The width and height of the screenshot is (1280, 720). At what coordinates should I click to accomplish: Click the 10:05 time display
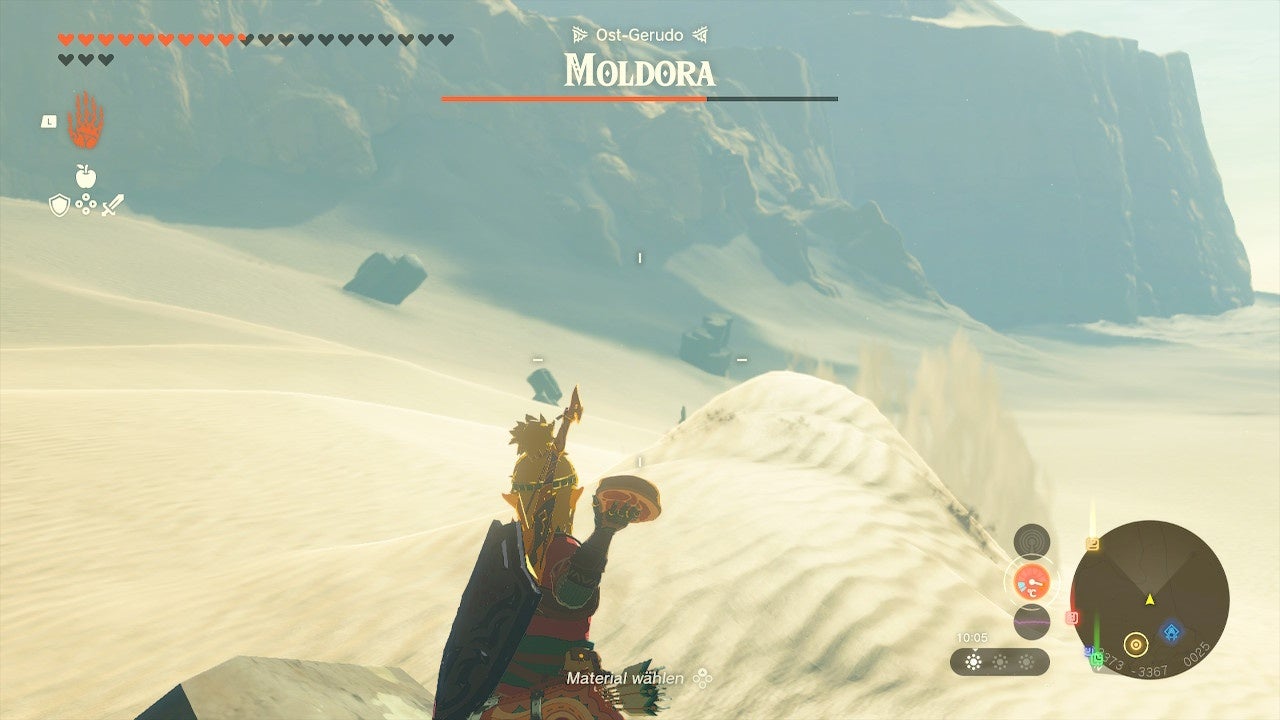(x=972, y=635)
